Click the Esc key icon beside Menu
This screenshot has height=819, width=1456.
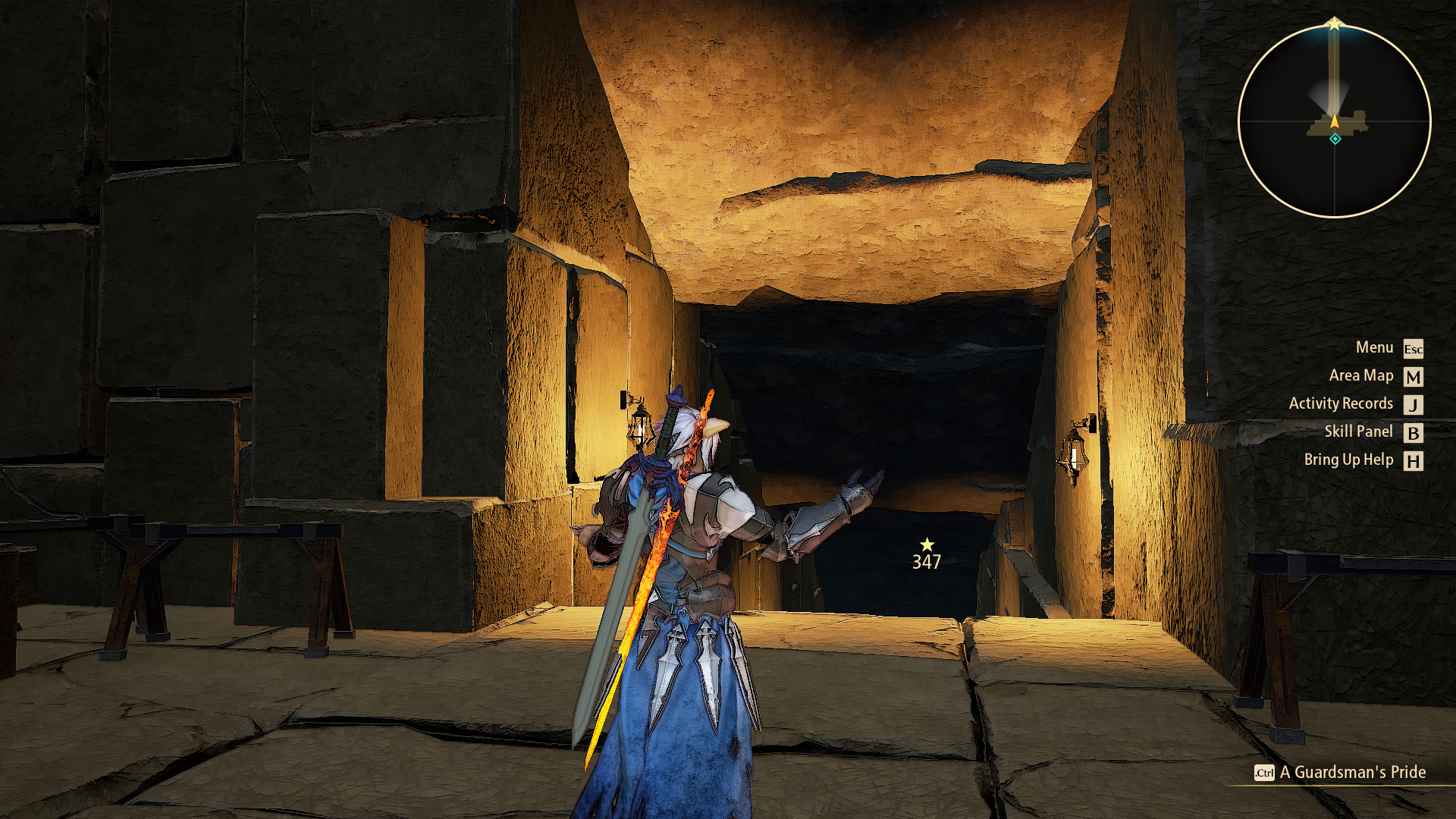[1412, 349]
